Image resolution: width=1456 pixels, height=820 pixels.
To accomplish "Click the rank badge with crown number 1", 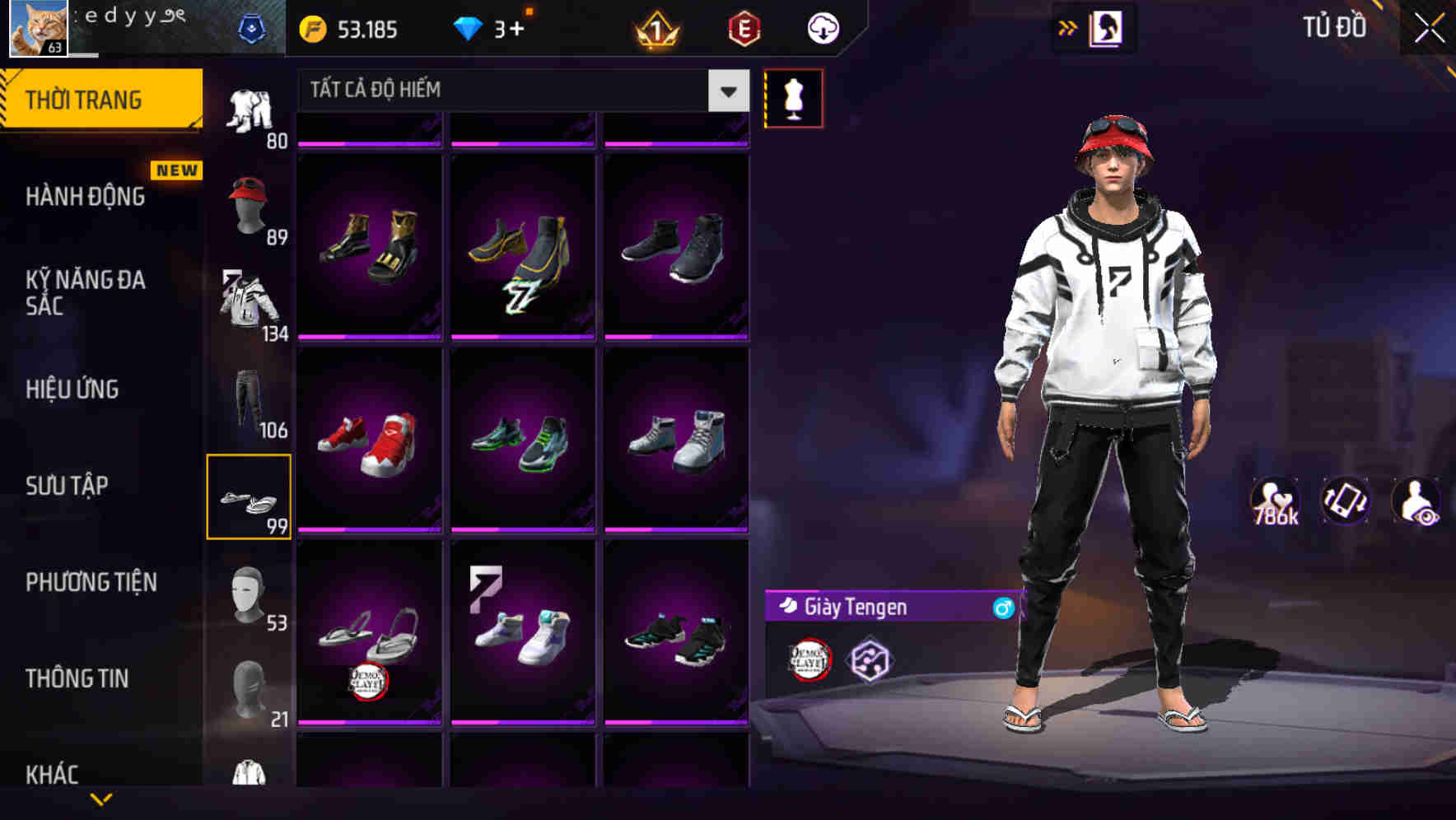I will pos(655,29).
